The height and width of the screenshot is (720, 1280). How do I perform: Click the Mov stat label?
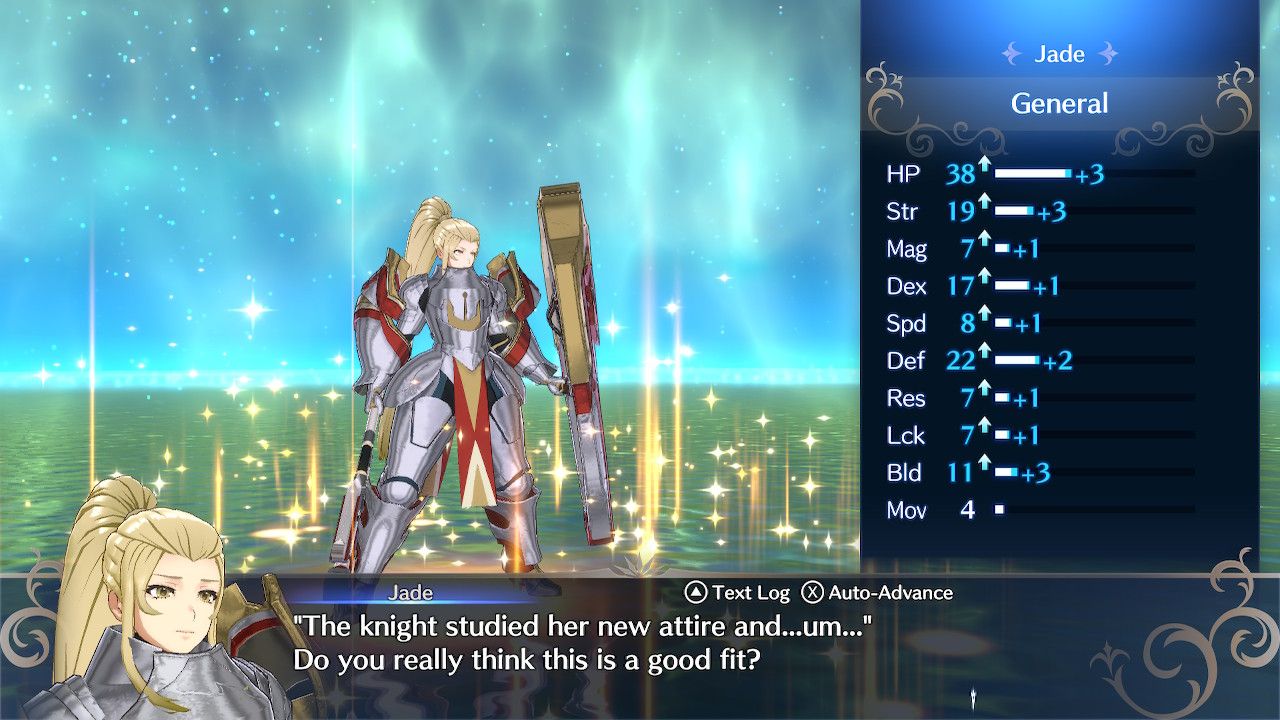pos(909,511)
